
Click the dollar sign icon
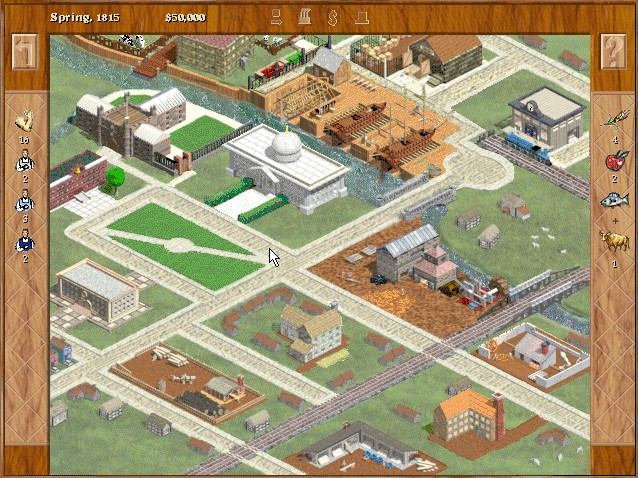(333, 17)
